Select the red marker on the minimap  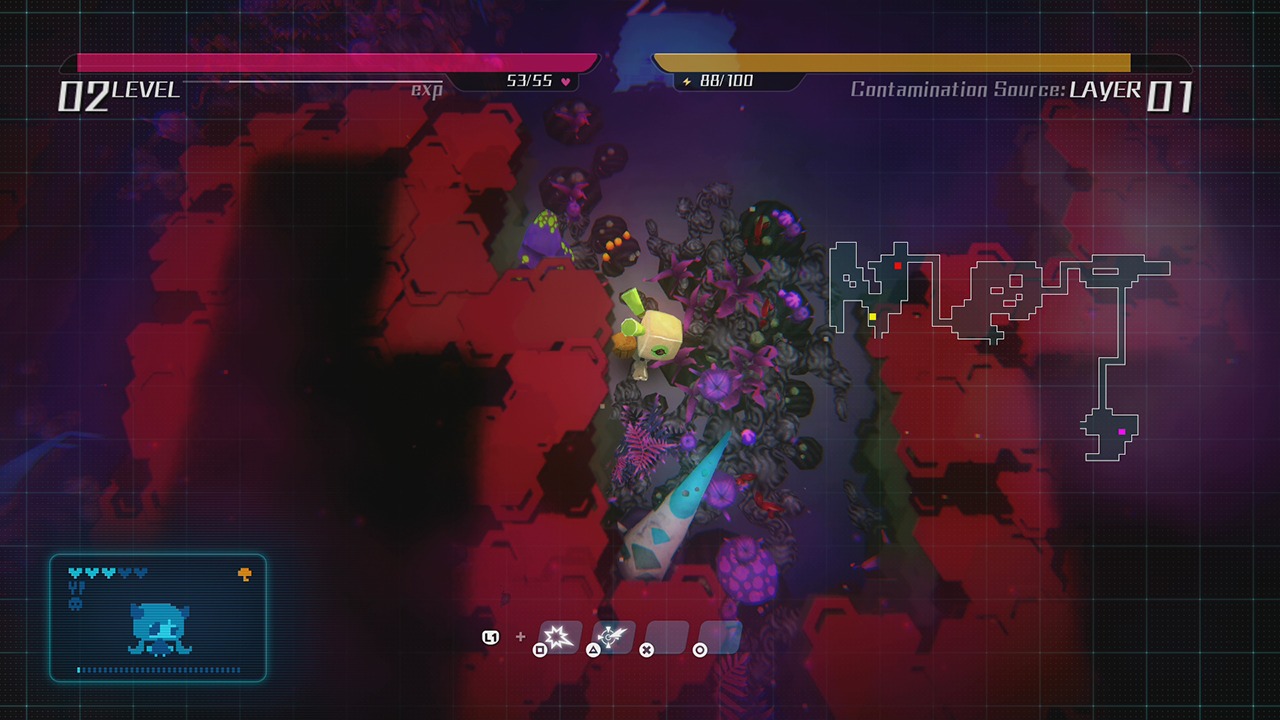coord(898,266)
